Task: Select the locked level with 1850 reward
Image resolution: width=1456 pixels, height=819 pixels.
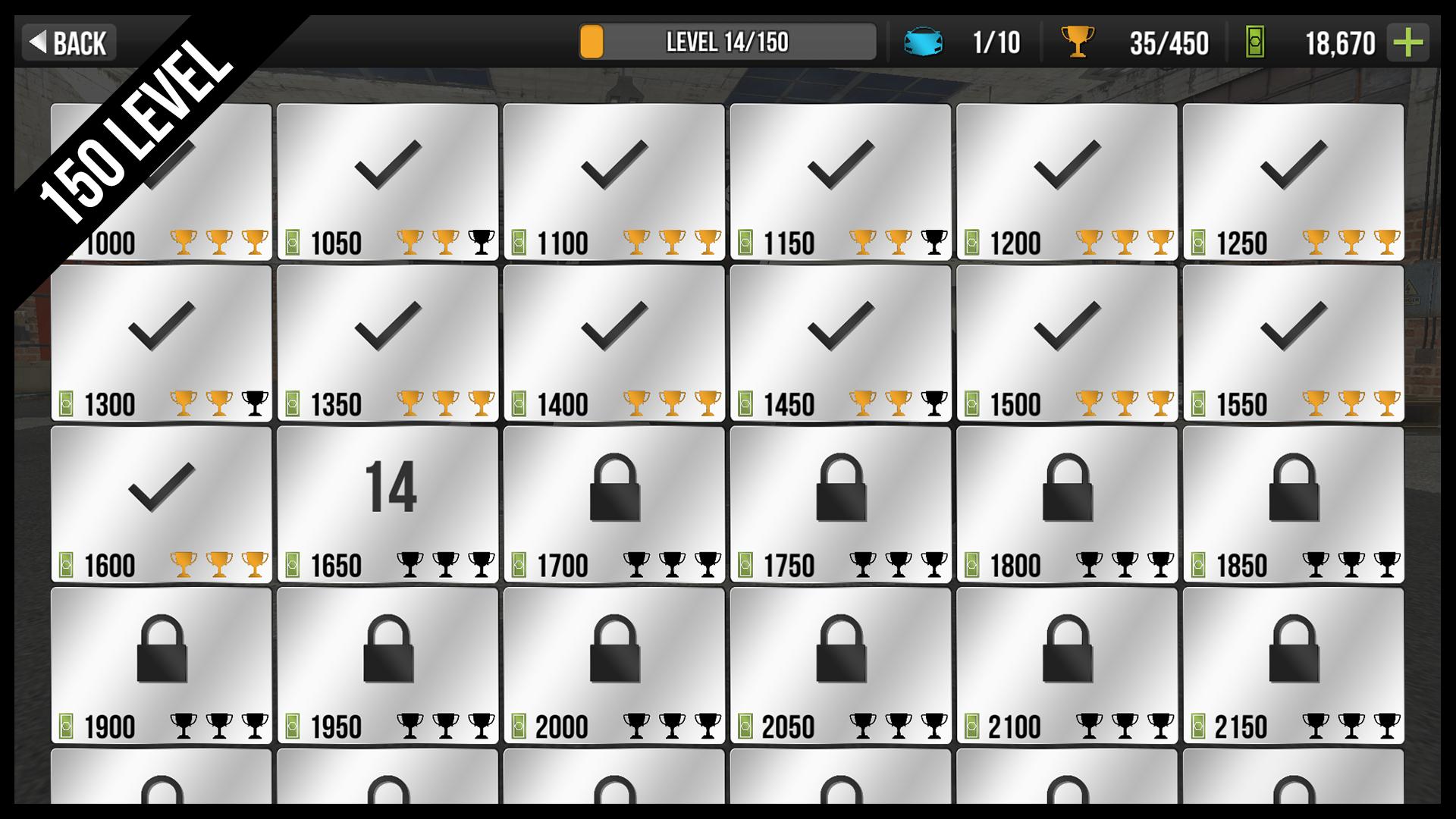Action: pyautogui.click(x=1293, y=504)
